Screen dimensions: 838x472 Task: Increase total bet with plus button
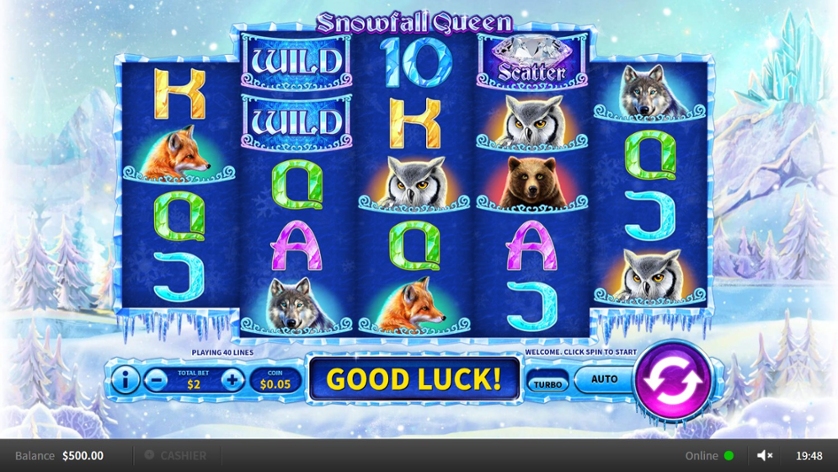(x=232, y=379)
